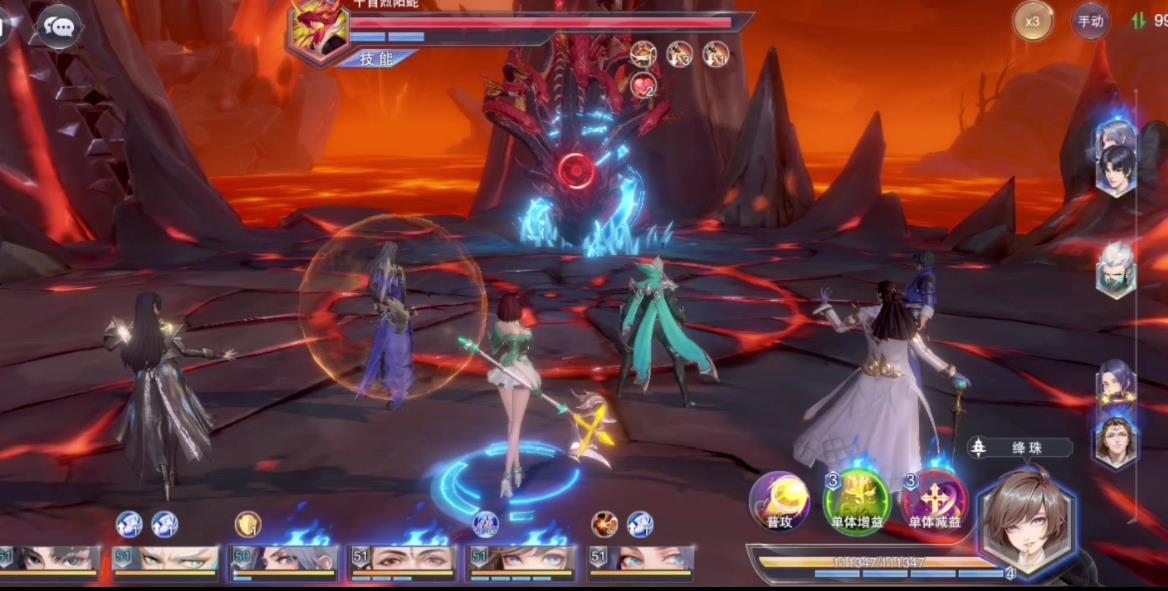1168x591 pixels.
Task: Inspect the boss's red heart status icon
Action: click(643, 87)
